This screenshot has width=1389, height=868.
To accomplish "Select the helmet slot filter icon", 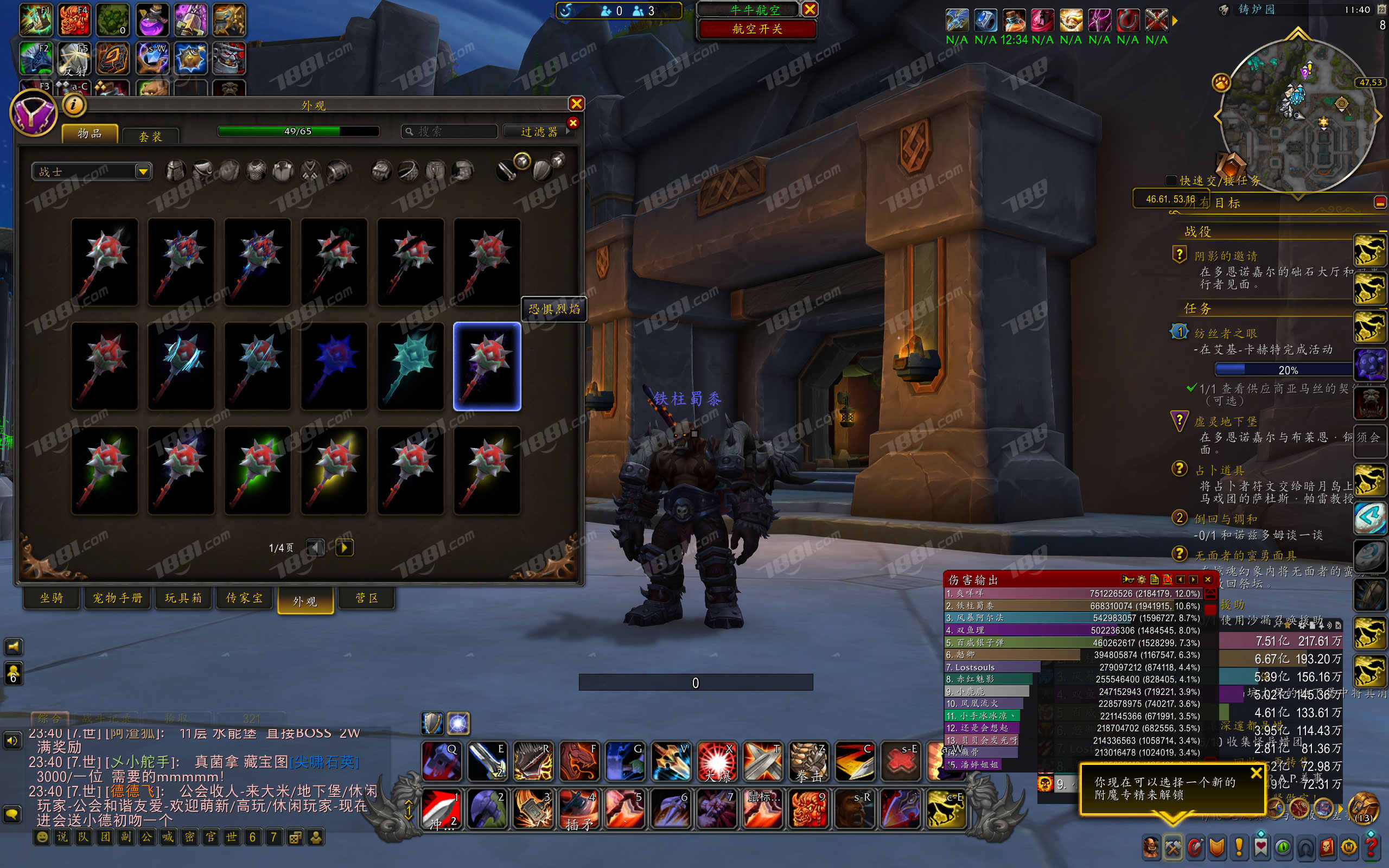I will 176,171.
